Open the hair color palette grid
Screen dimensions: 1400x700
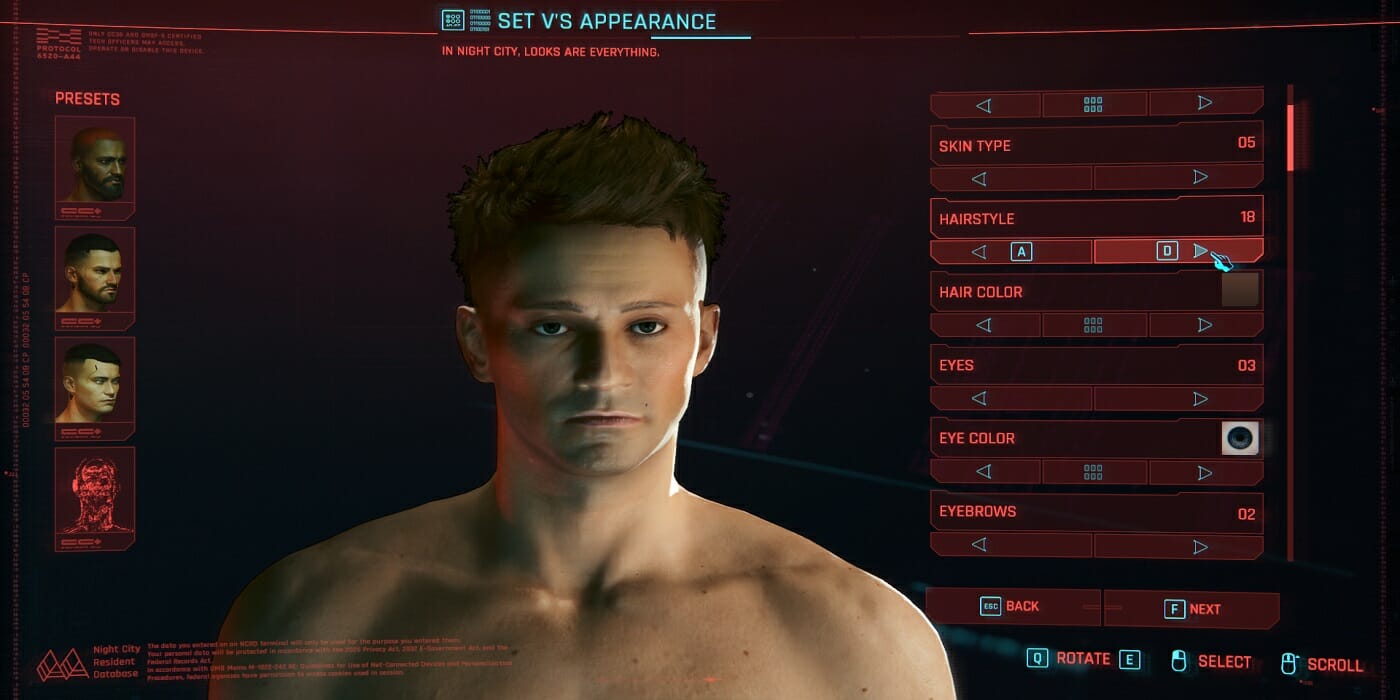pyautogui.click(x=1094, y=325)
